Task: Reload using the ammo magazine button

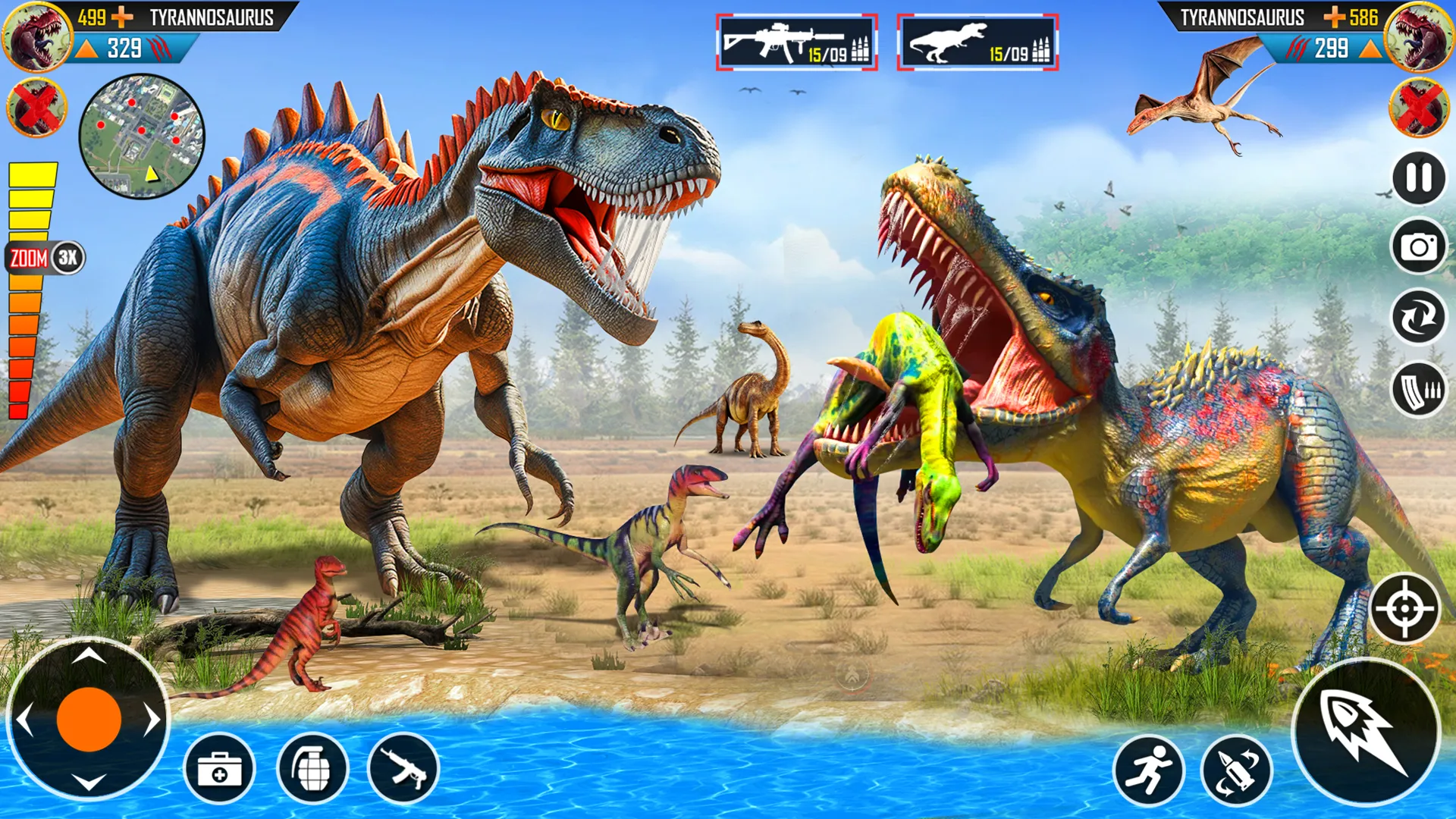Action: coord(1418,389)
